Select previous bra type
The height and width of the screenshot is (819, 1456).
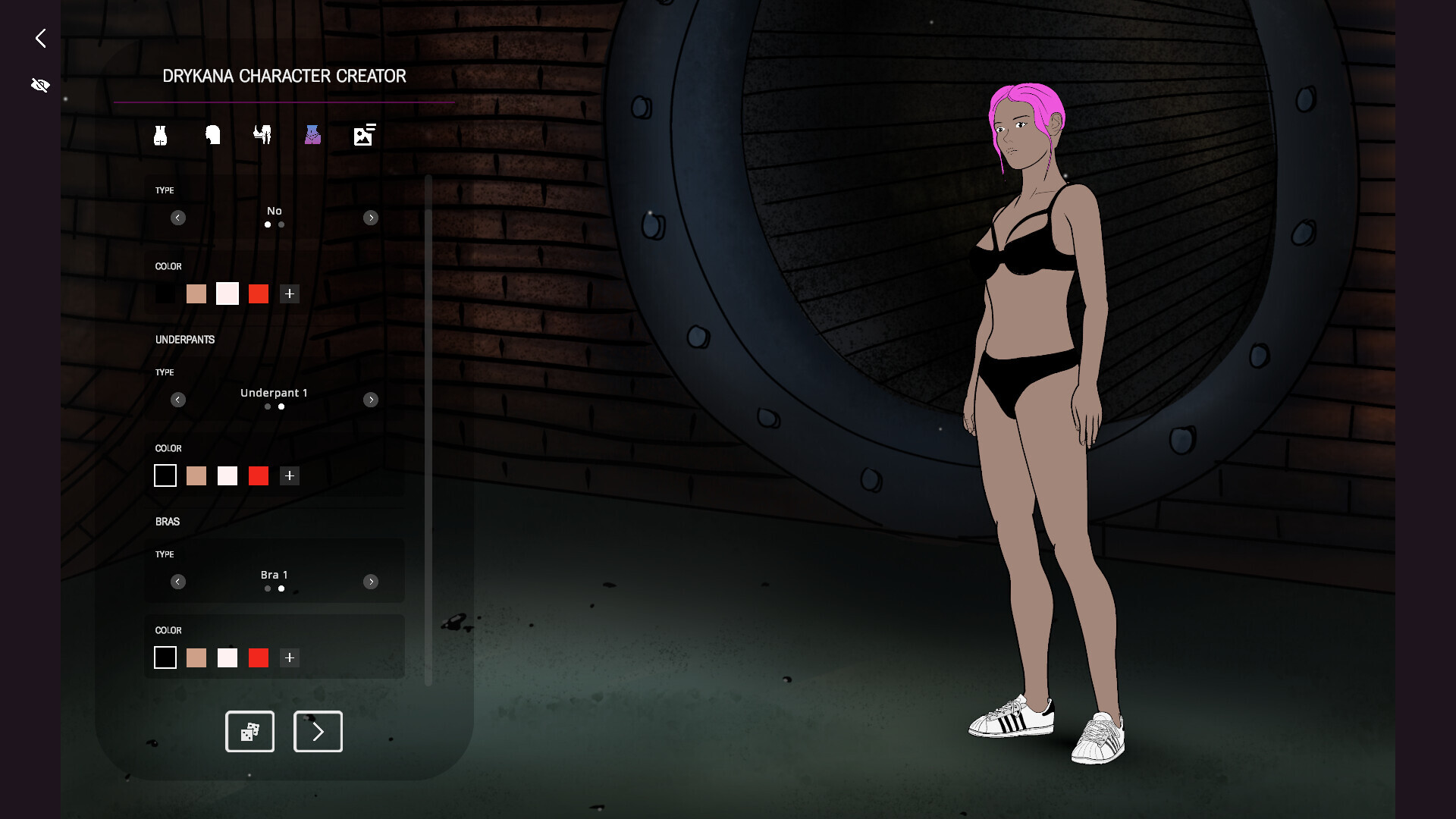click(178, 582)
